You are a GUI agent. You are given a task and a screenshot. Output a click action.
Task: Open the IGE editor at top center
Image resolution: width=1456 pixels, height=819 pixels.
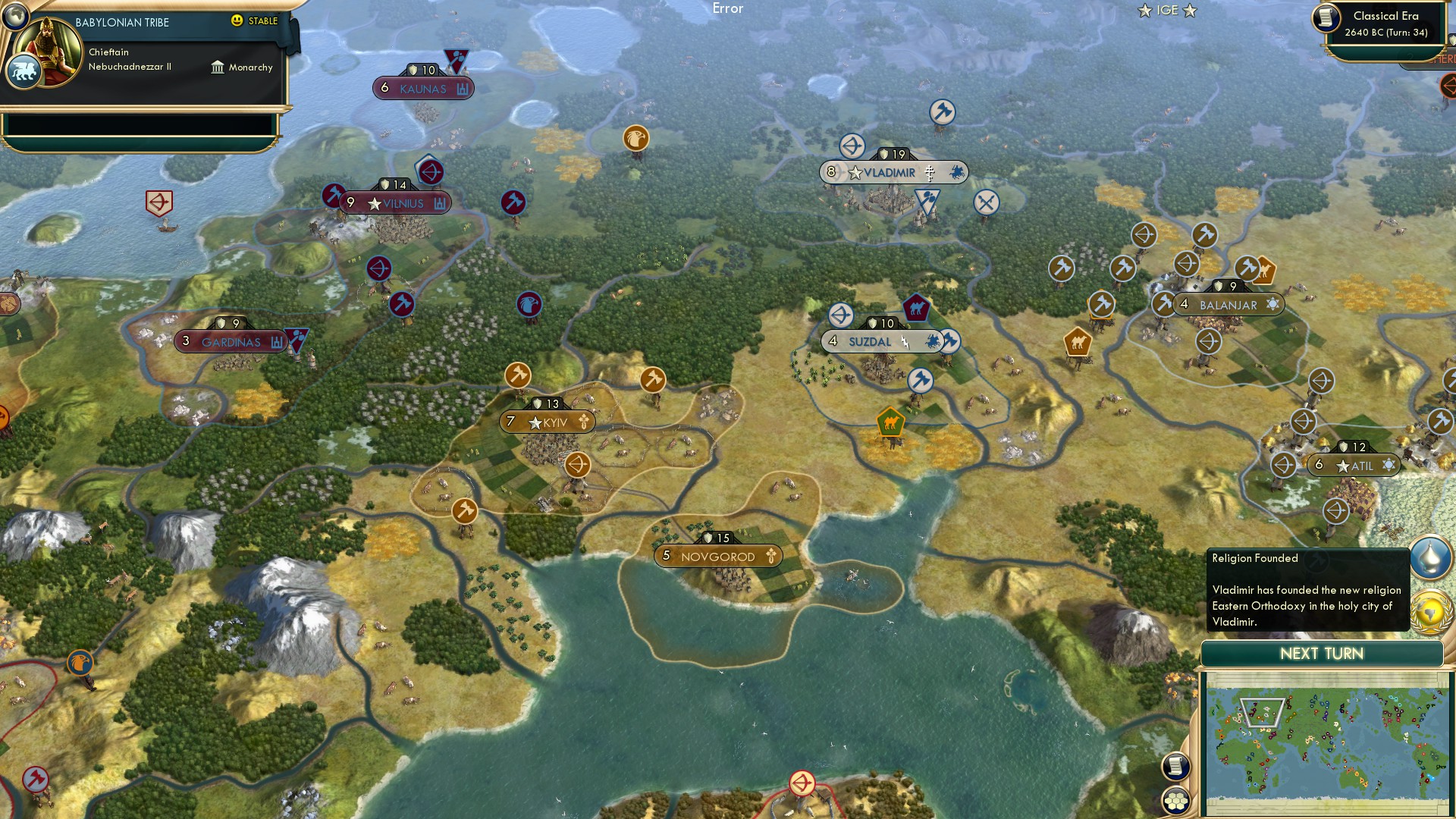coord(1168,11)
